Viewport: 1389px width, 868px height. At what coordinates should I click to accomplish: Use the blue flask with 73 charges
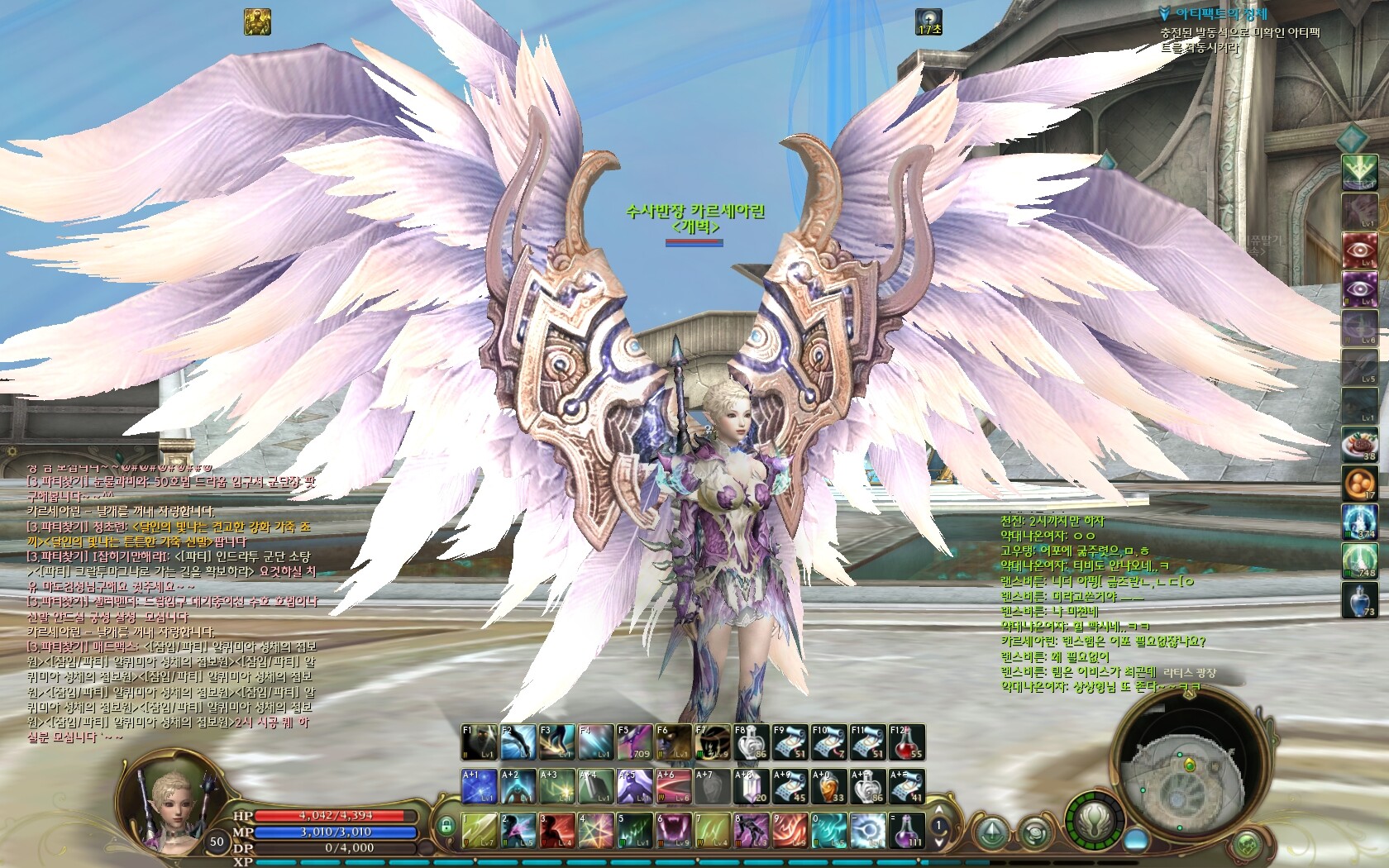[1358, 599]
